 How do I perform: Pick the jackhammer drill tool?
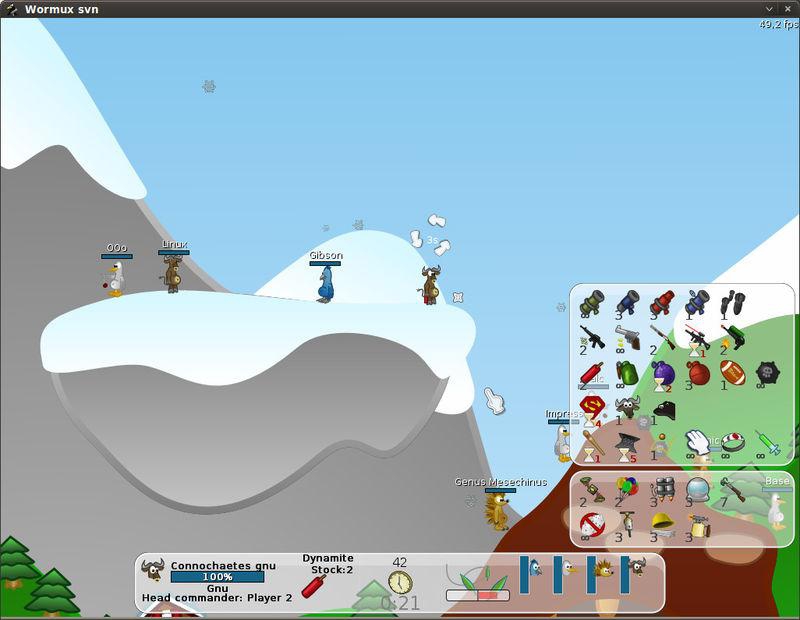627,523
